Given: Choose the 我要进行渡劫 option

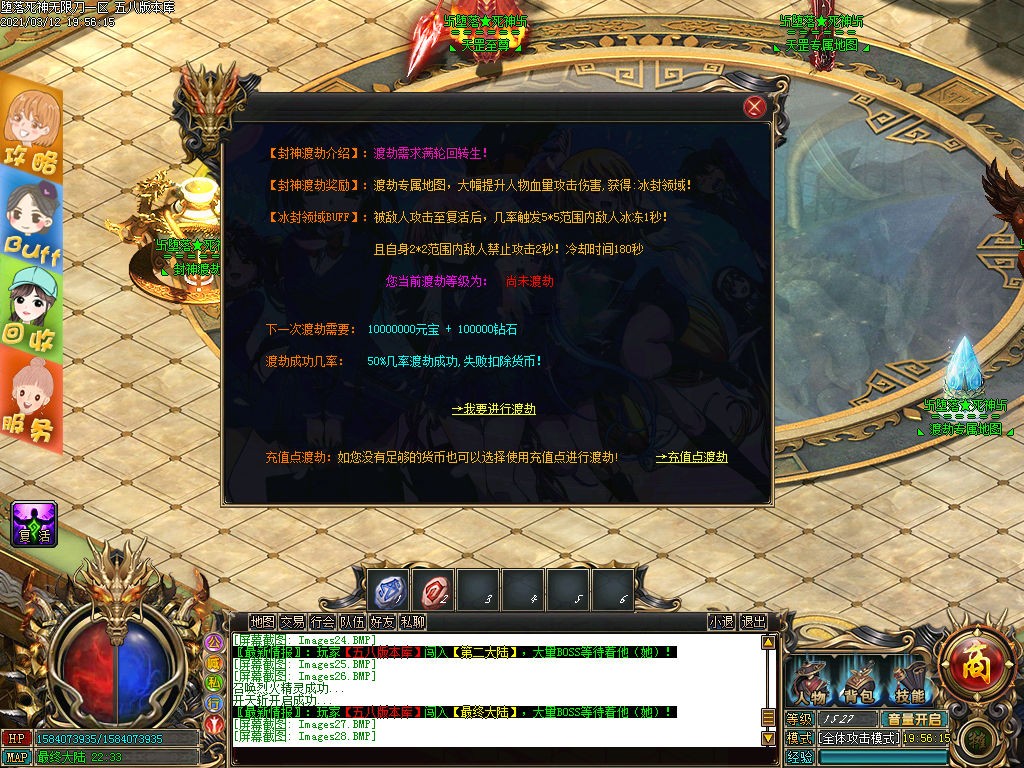Looking at the screenshot, I should click(x=493, y=409).
